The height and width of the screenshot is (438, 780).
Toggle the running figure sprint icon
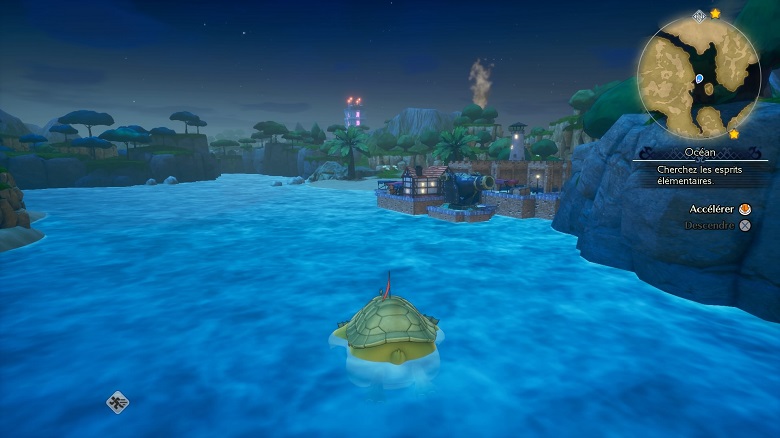(x=117, y=402)
